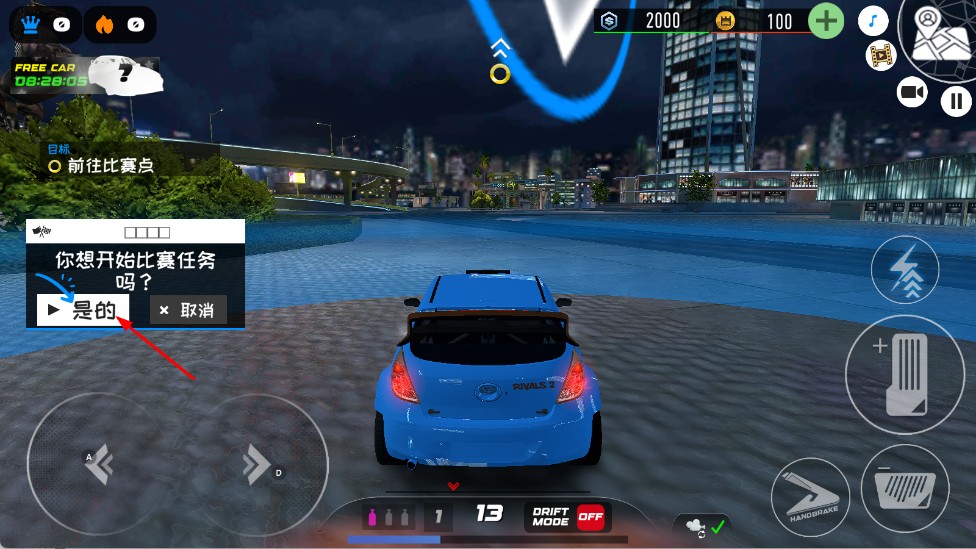Apply the brake pedal
Screen dimensions: 976x549
click(904, 488)
